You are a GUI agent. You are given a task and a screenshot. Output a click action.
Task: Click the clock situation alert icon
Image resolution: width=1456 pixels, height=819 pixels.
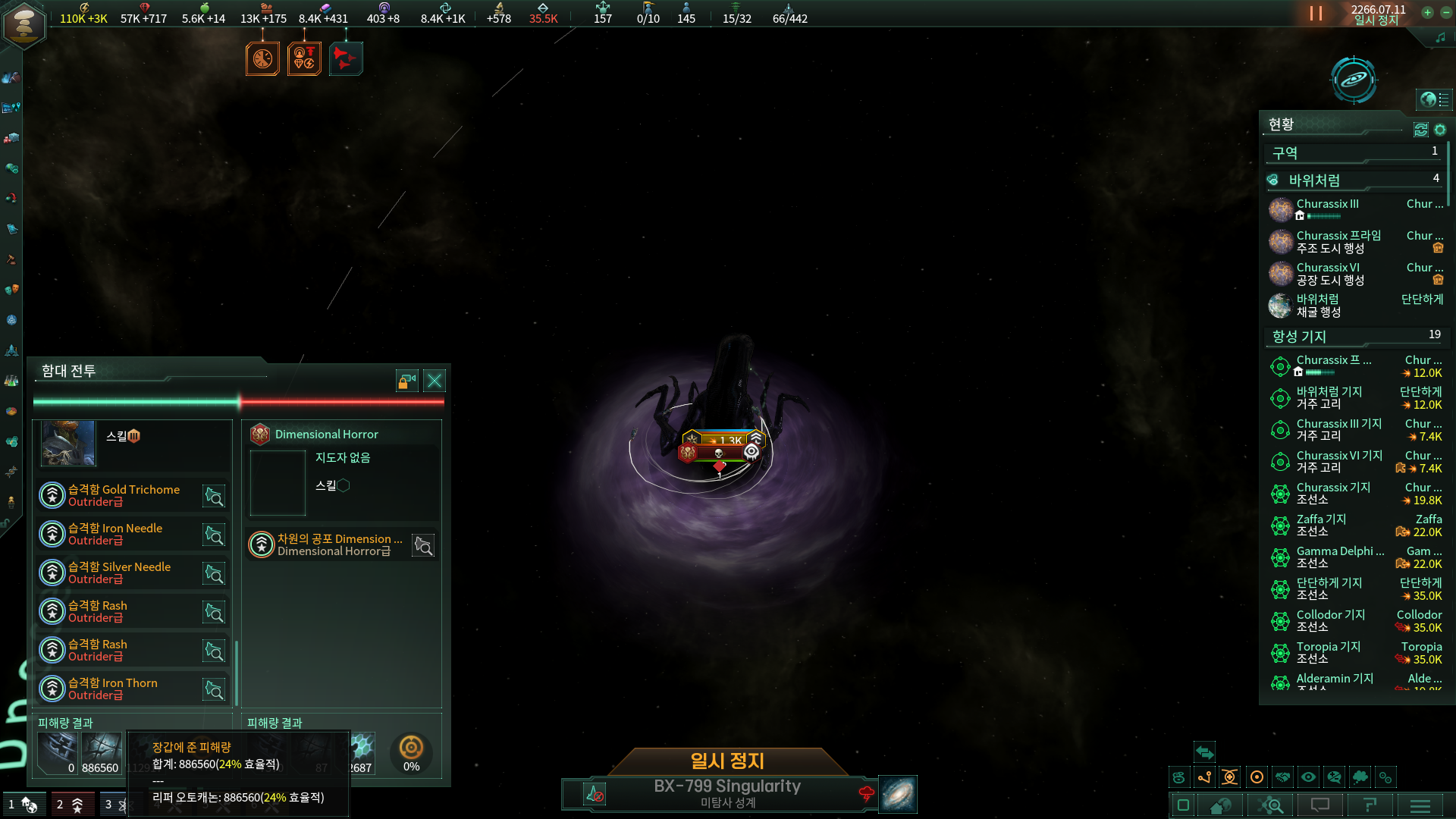coord(262,59)
